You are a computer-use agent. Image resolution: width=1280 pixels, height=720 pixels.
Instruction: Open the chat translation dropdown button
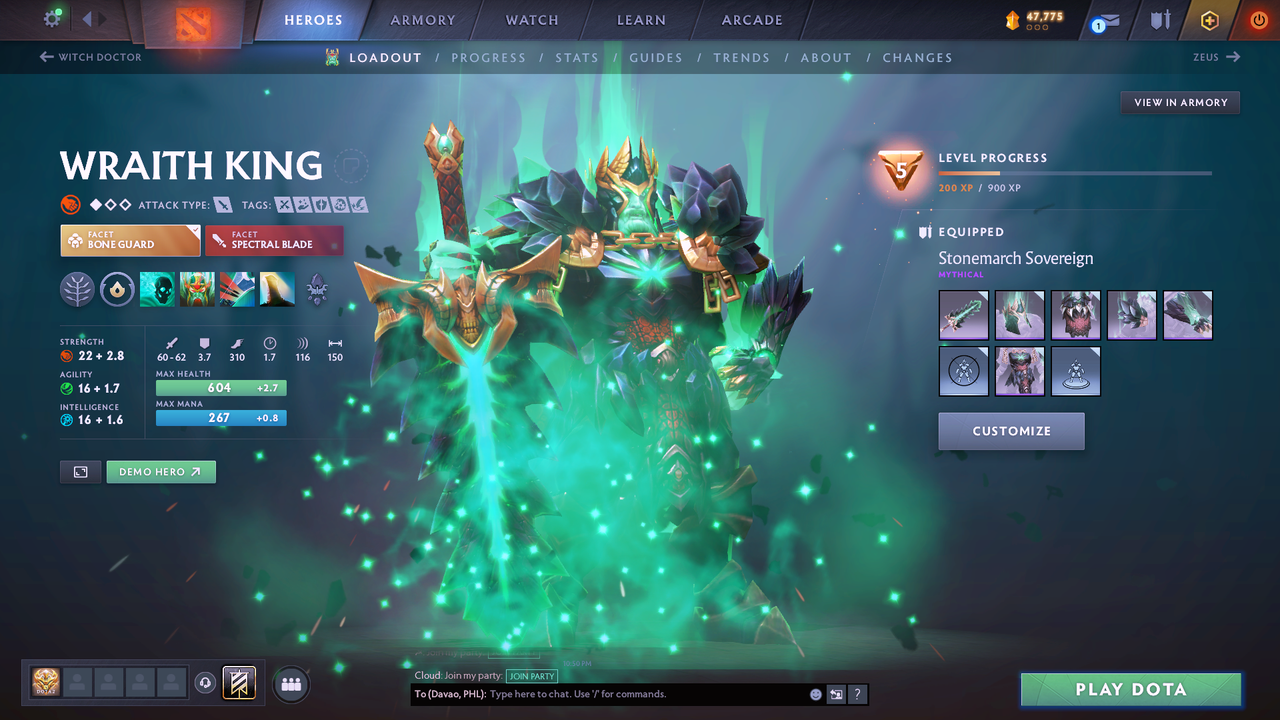coord(836,693)
